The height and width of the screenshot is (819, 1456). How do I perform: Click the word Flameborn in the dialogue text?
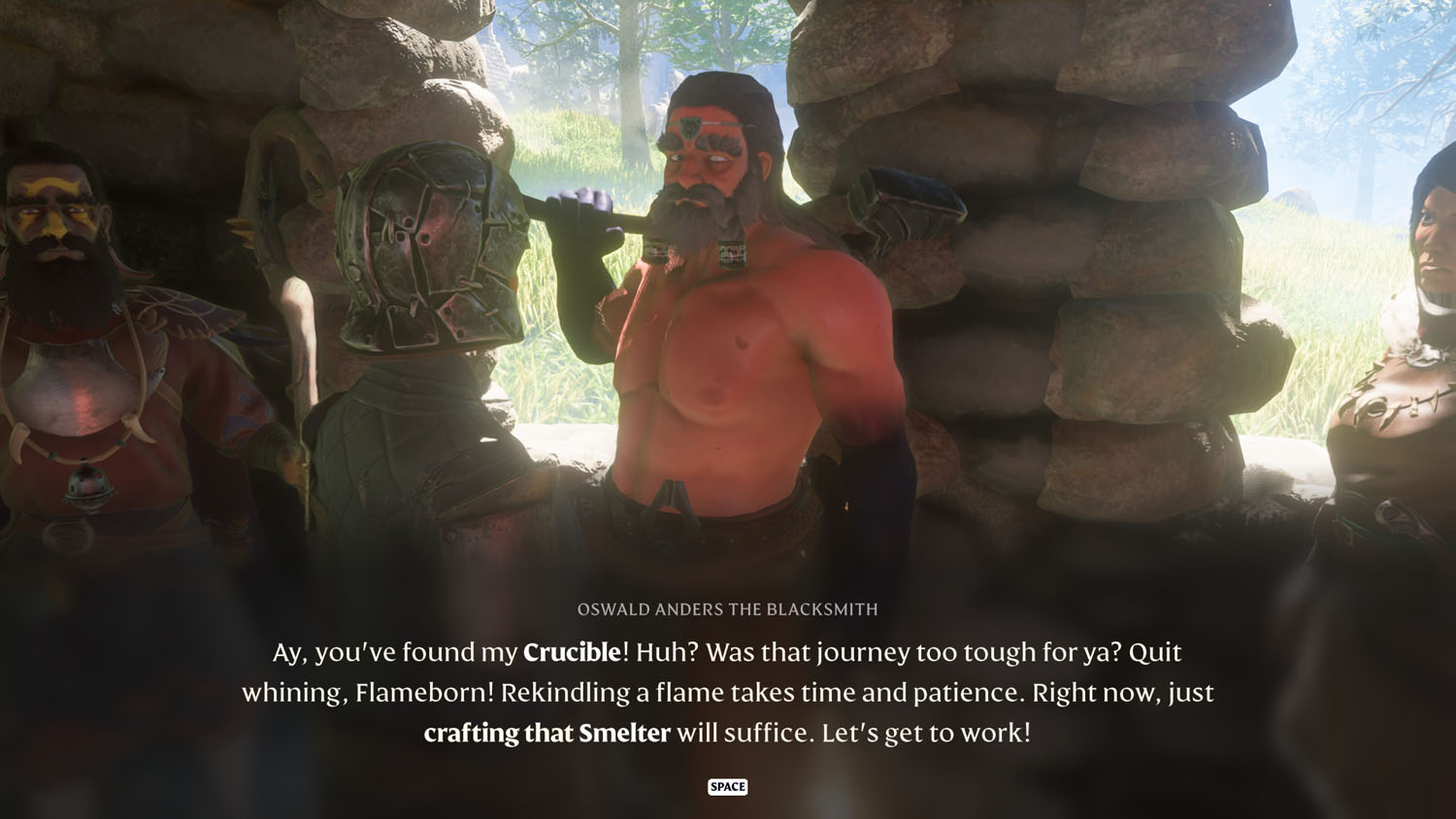click(421, 693)
